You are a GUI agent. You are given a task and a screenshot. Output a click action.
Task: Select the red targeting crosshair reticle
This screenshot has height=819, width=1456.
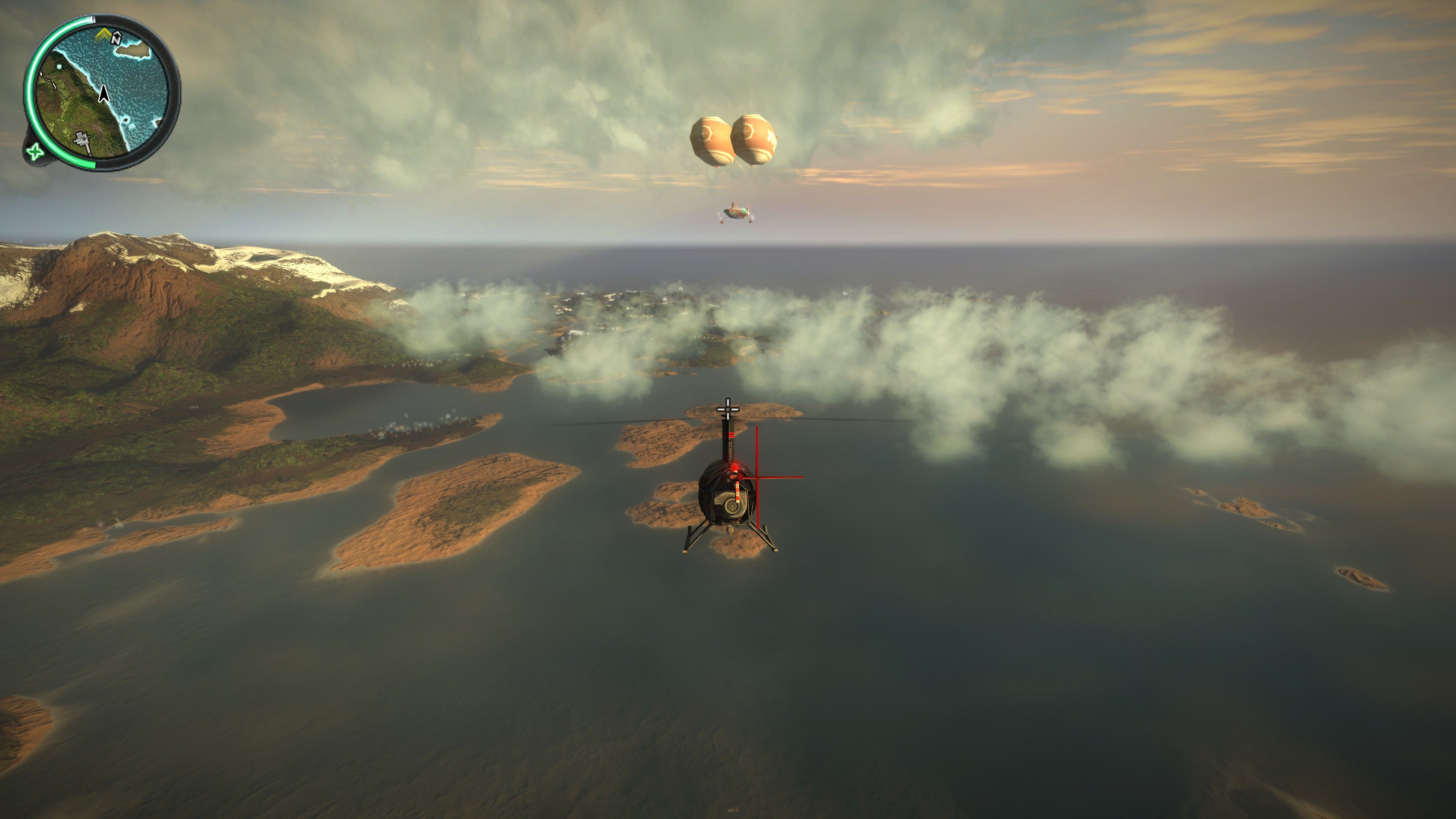point(758,477)
